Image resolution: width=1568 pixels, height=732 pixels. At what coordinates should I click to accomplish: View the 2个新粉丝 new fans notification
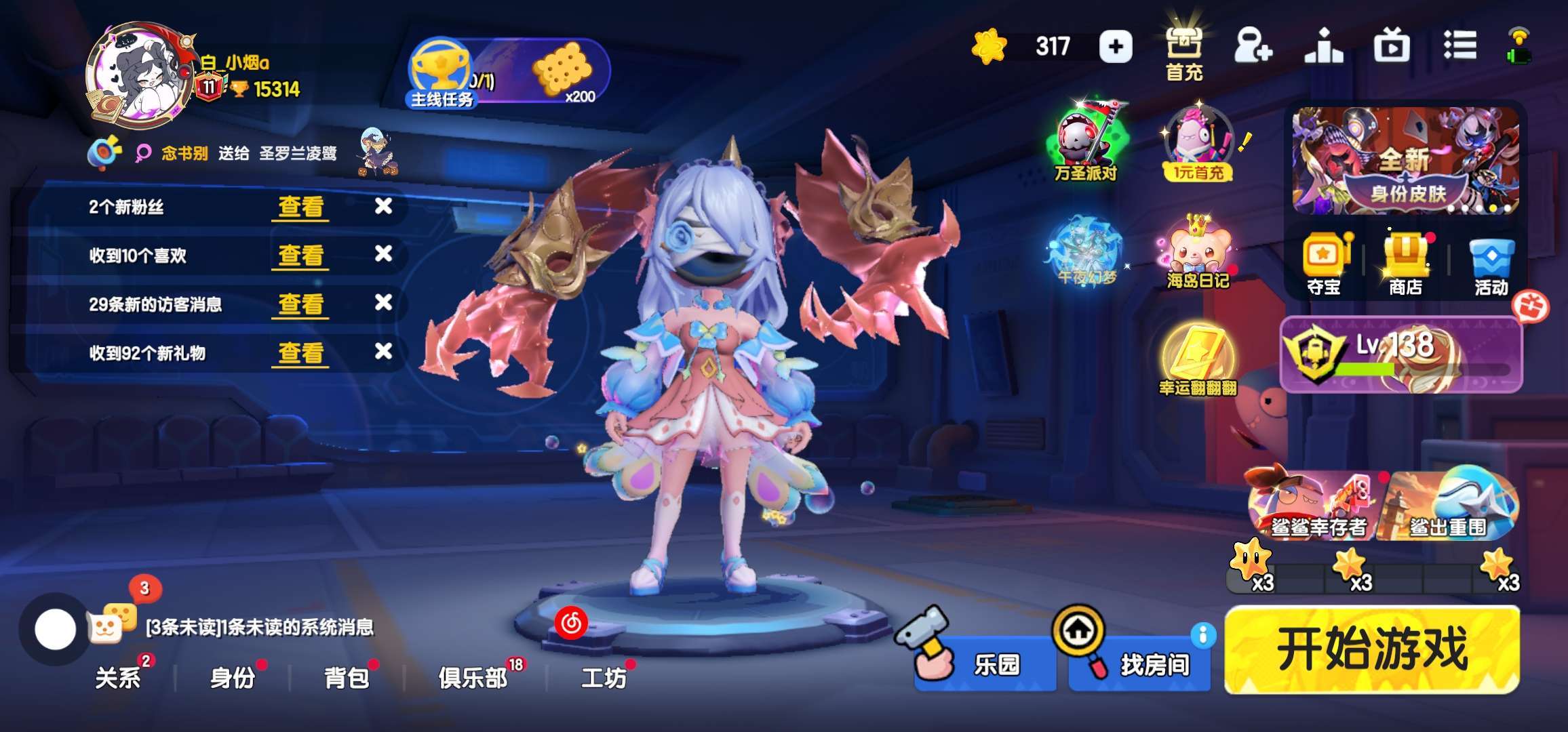pos(301,207)
